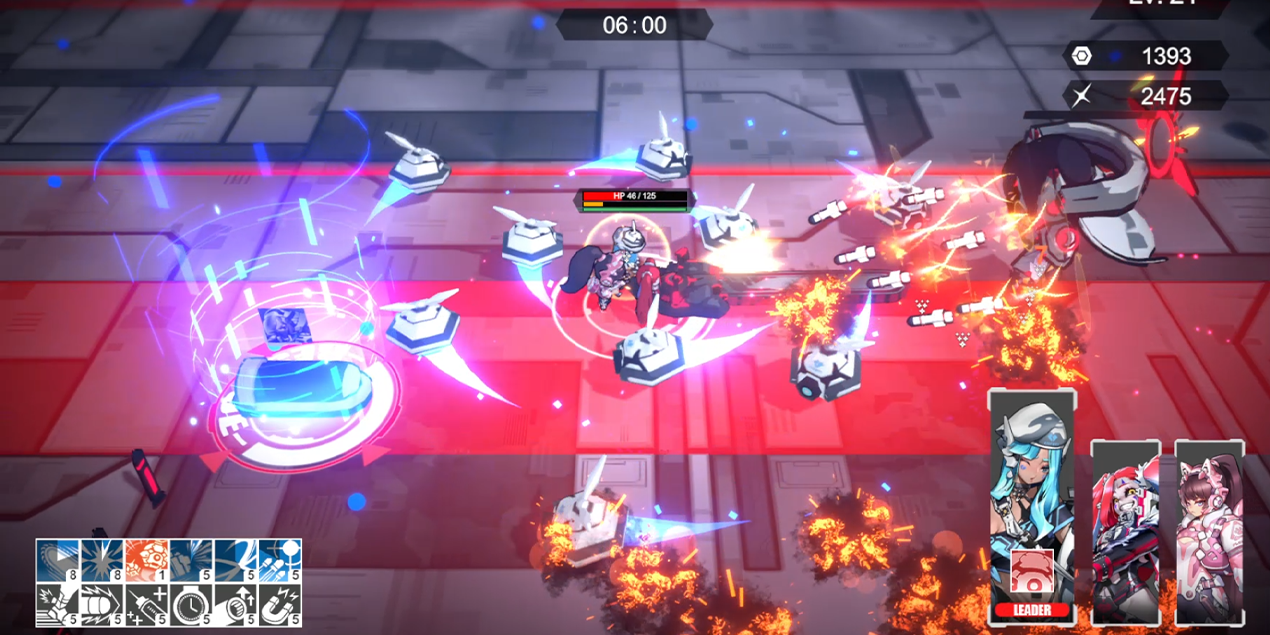Click the homing missiles skill icon
Viewport: 1270px width, 635px height.
[280, 560]
